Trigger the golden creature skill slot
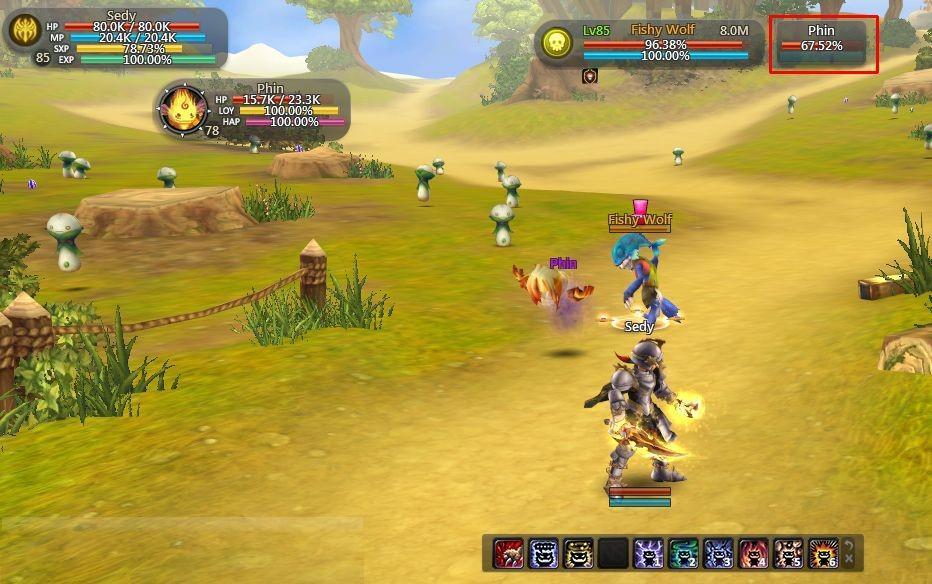This screenshot has width=932, height=584. (x=578, y=553)
